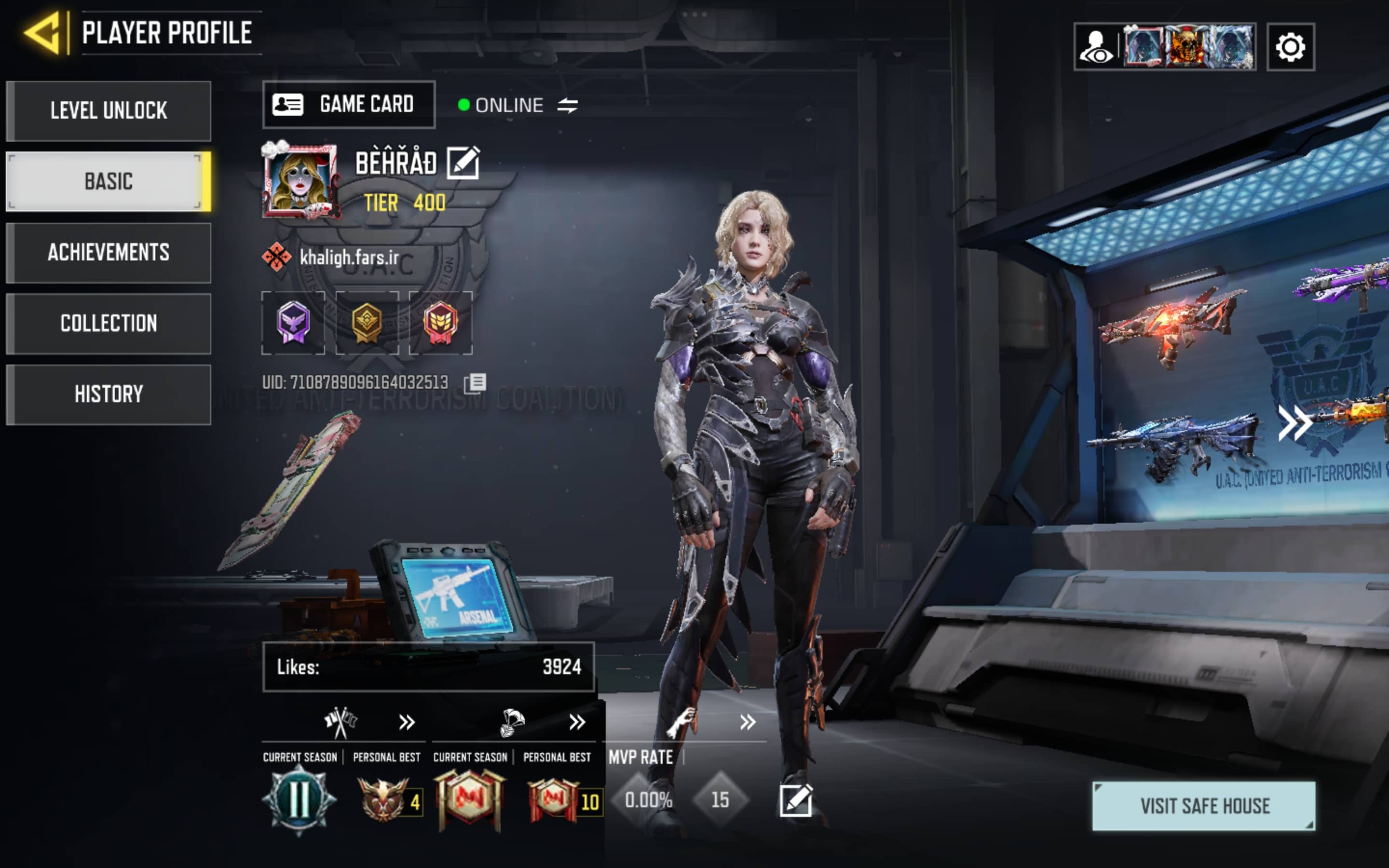Select the purple eagle medal slot
1389x868 pixels.
point(293,323)
